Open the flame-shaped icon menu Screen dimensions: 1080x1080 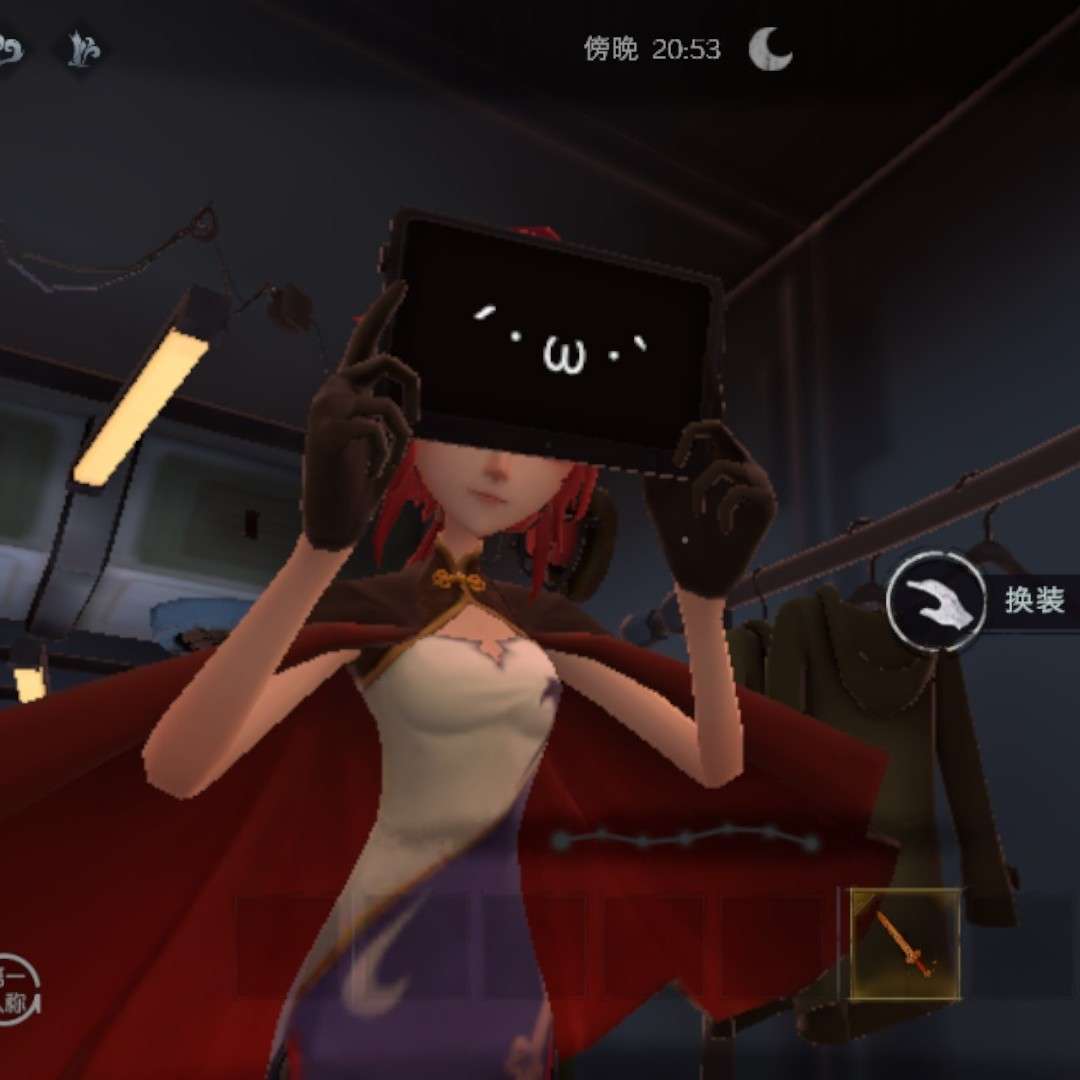pos(83,50)
